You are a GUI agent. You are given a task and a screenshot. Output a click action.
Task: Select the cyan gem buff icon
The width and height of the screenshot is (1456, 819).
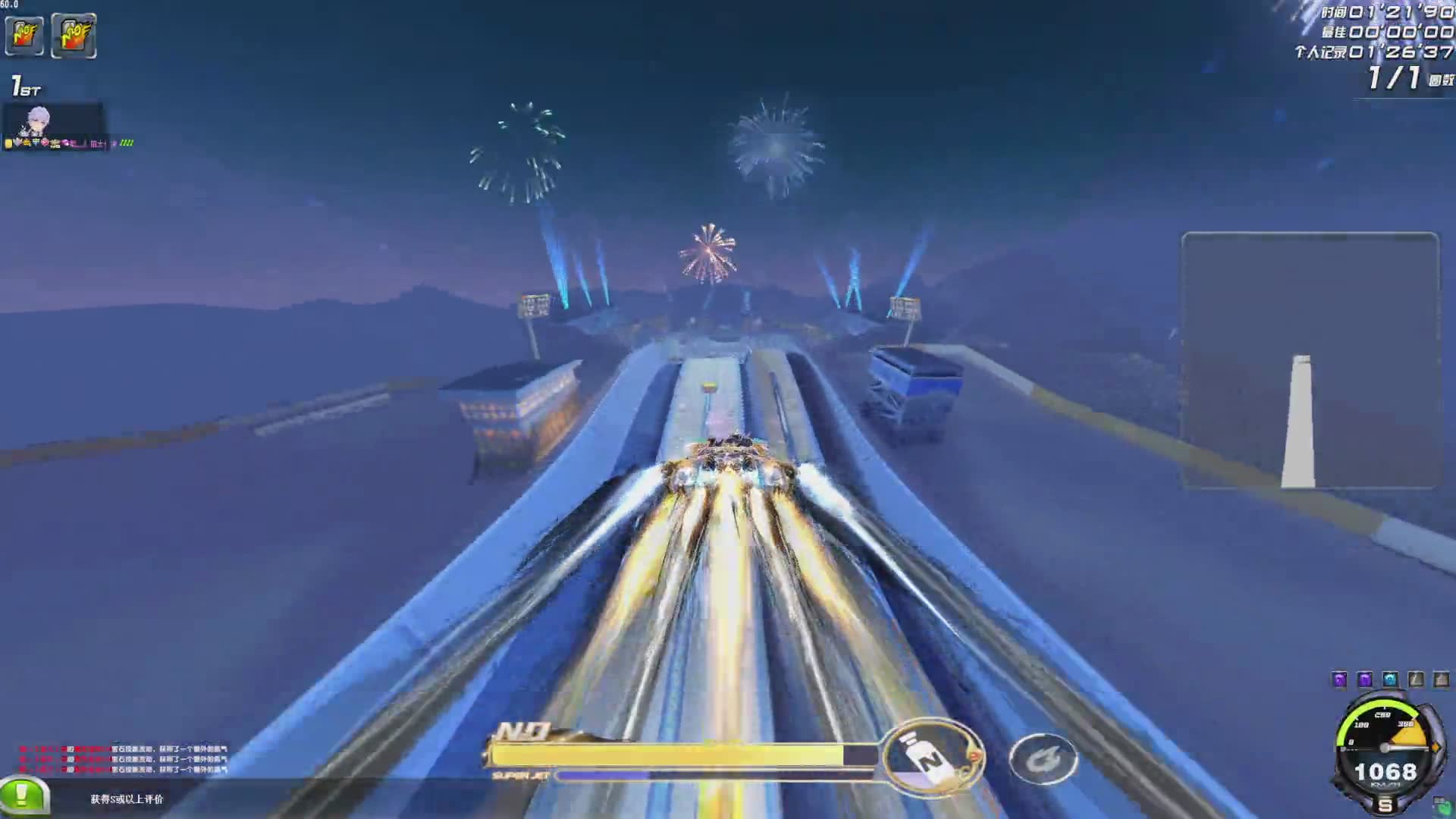pyautogui.click(x=1390, y=679)
